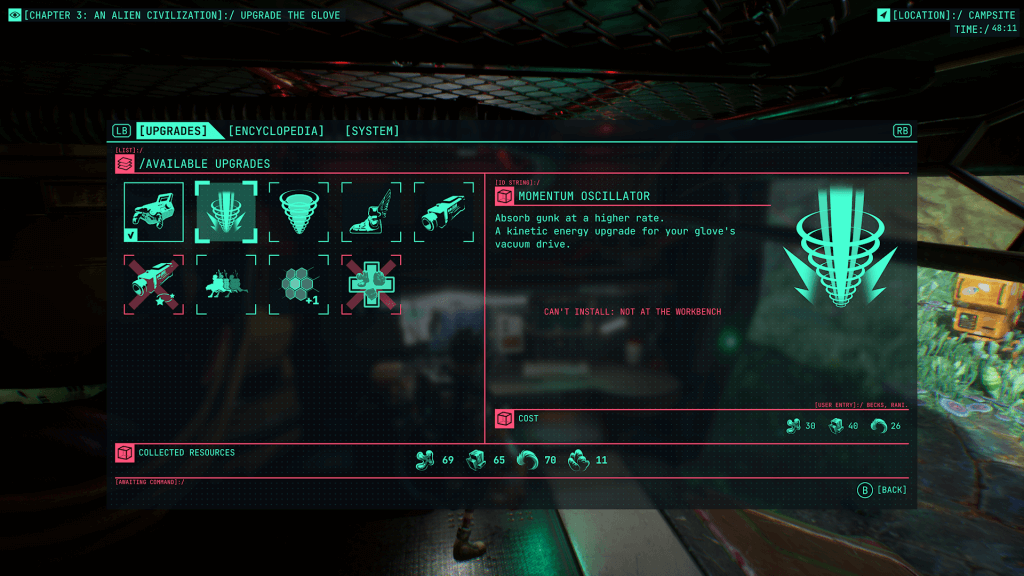Choose the Momentum Oscillator upgrade tile
1024x576 pixels.
[x=226, y=212]
